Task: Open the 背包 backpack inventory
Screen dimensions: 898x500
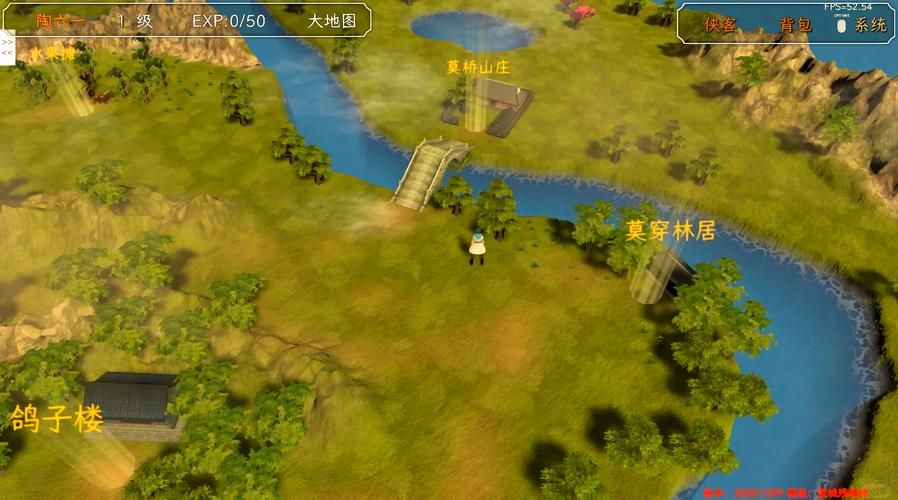Action: pyautogui.click(x=796, y=25)
